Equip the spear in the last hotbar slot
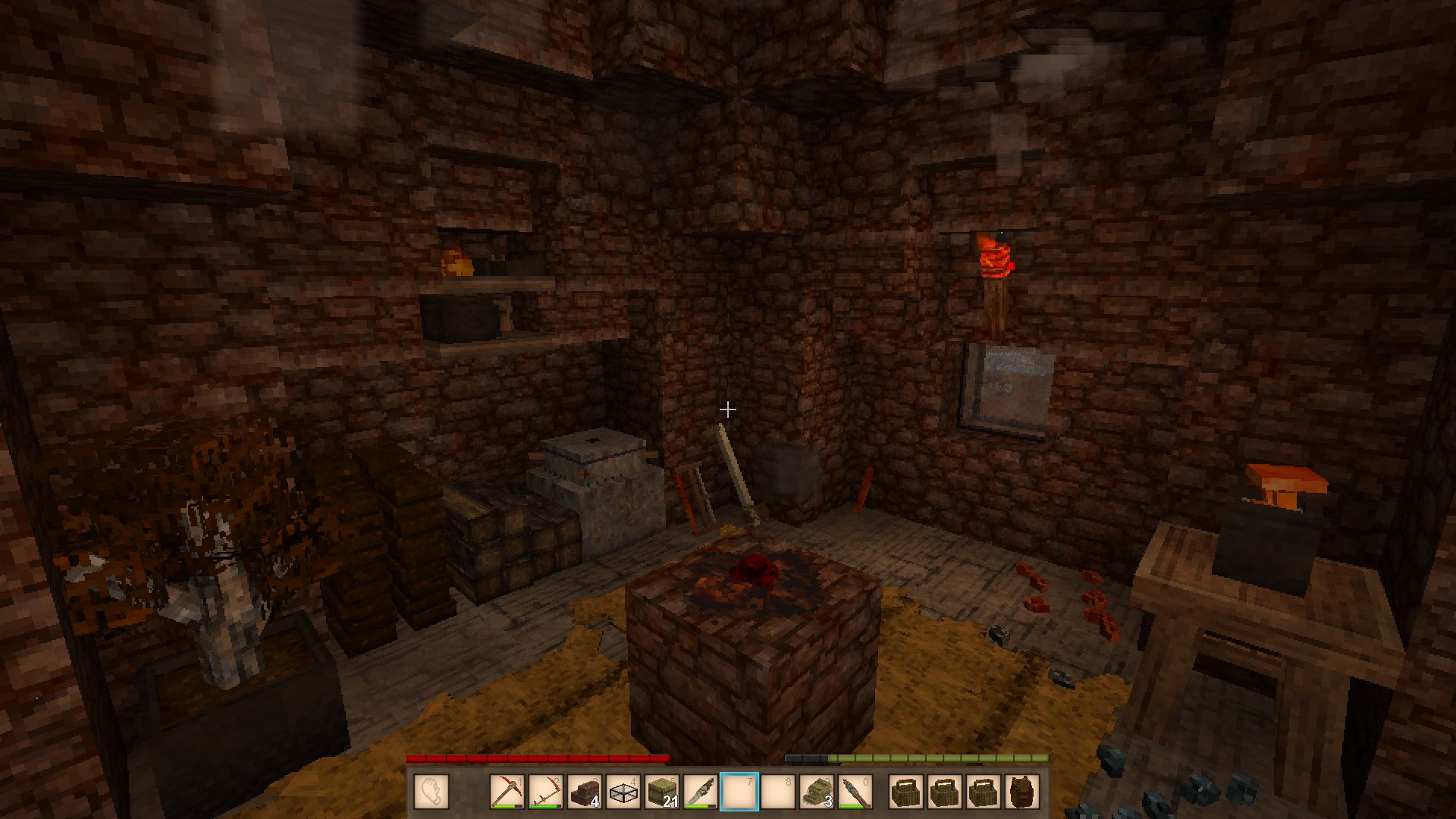Screen dimensions: 1456x819 coord(855,792)
